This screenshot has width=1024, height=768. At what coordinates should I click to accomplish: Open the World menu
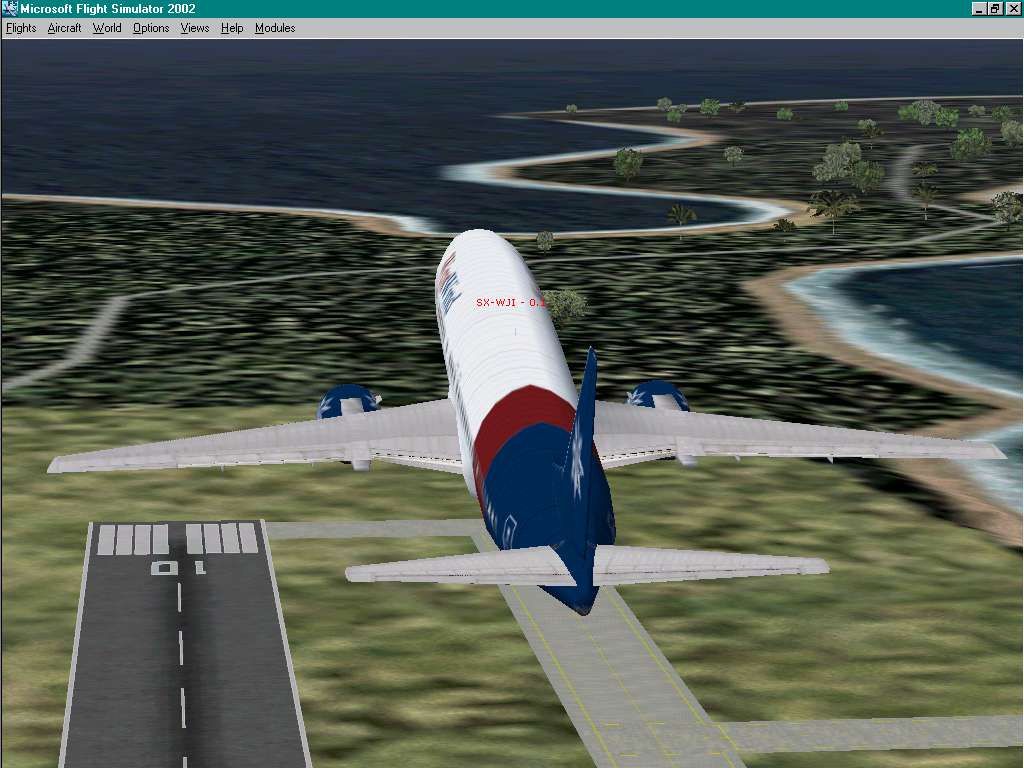(x=107, y=28)
